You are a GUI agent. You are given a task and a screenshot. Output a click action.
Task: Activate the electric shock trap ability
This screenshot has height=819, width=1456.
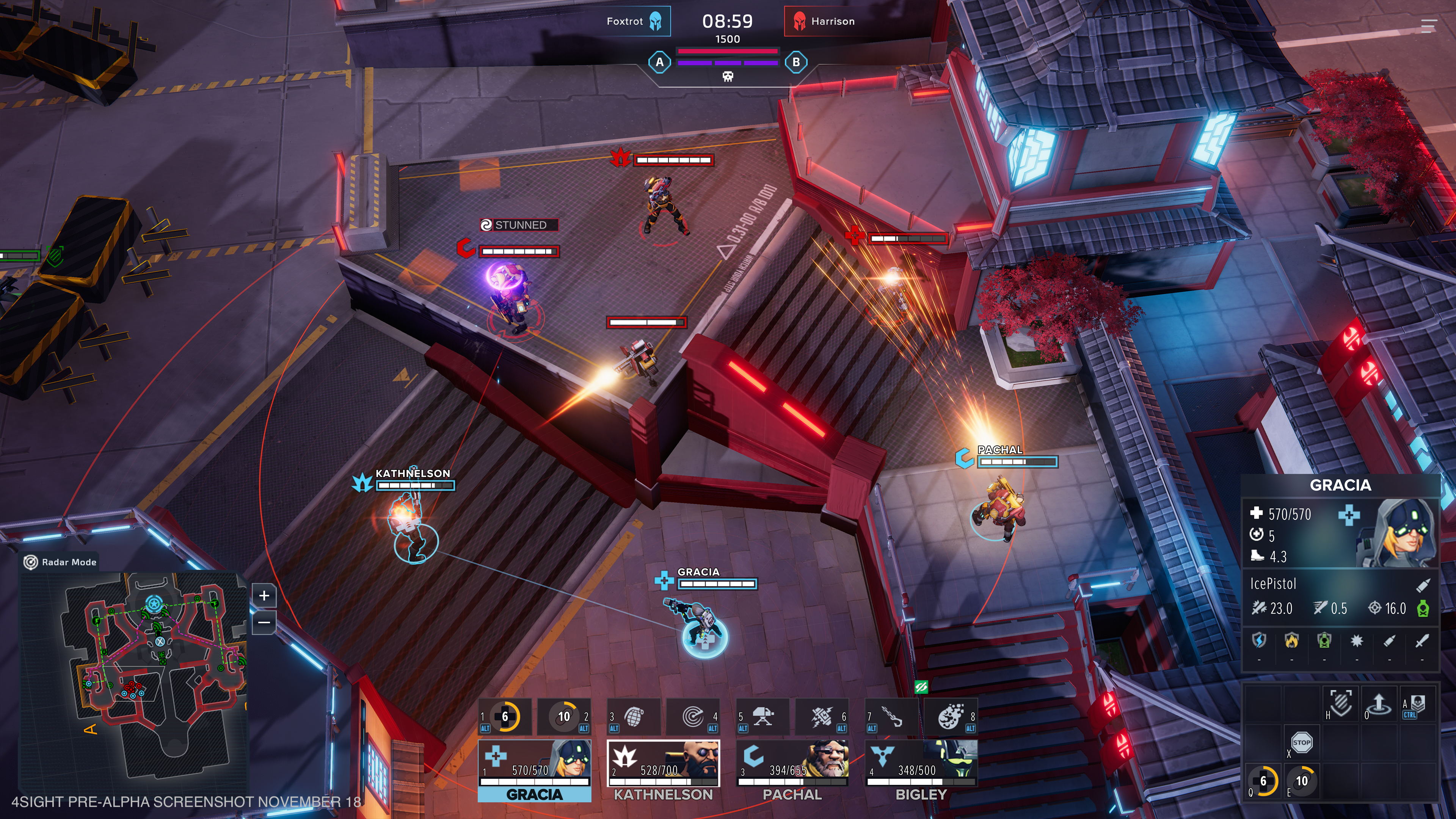point(822,717)
